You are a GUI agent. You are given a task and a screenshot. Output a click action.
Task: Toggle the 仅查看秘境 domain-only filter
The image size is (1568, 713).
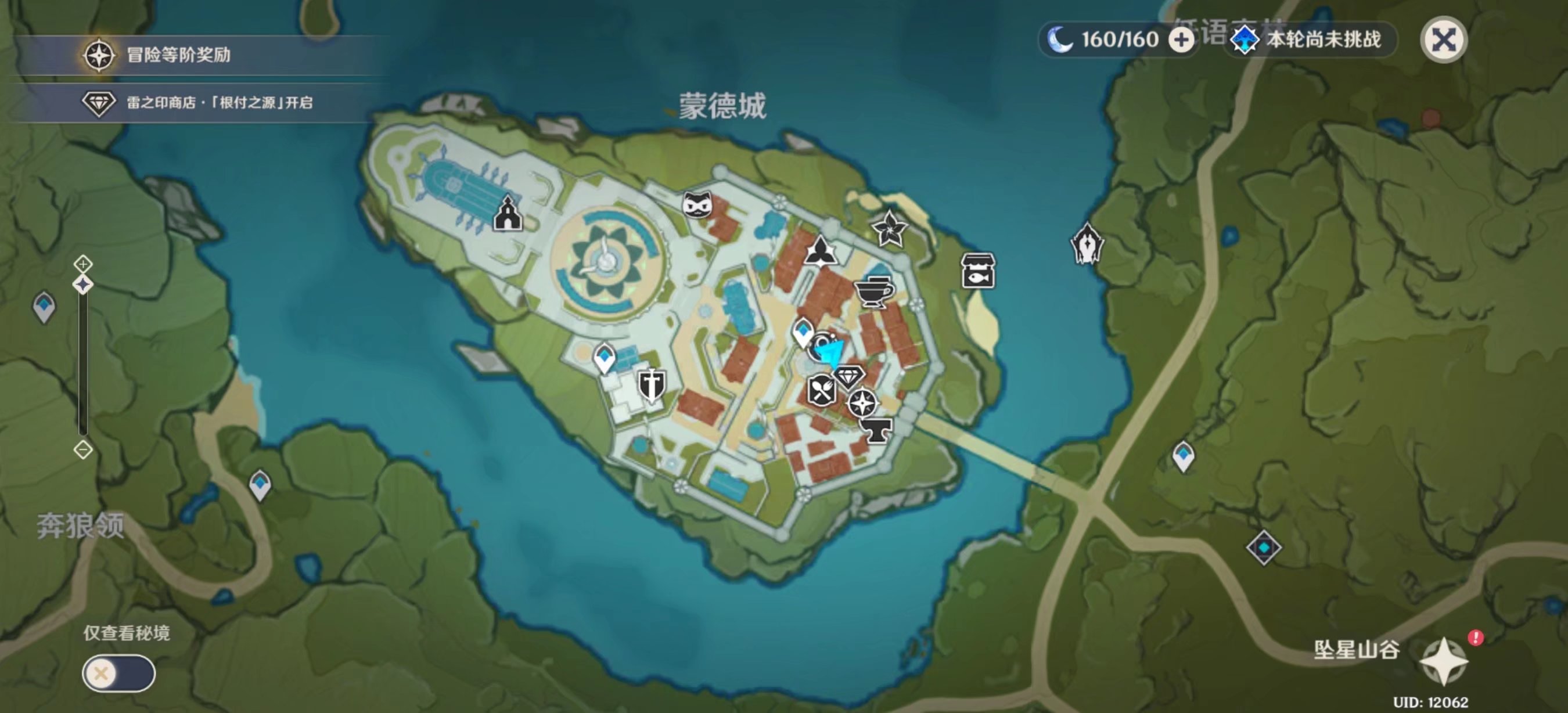(x=118, y=673)
